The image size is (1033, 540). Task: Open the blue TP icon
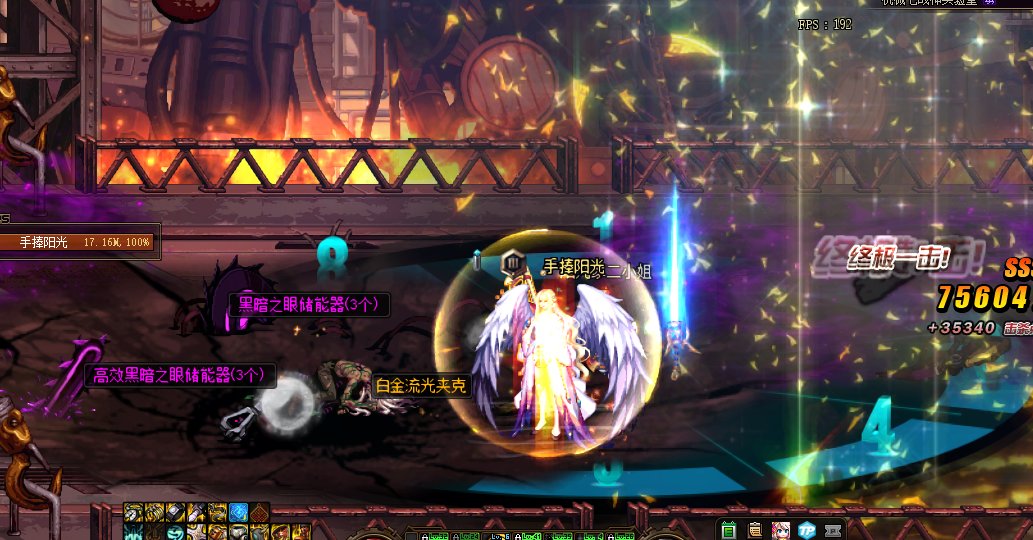[x=807, y=530]
